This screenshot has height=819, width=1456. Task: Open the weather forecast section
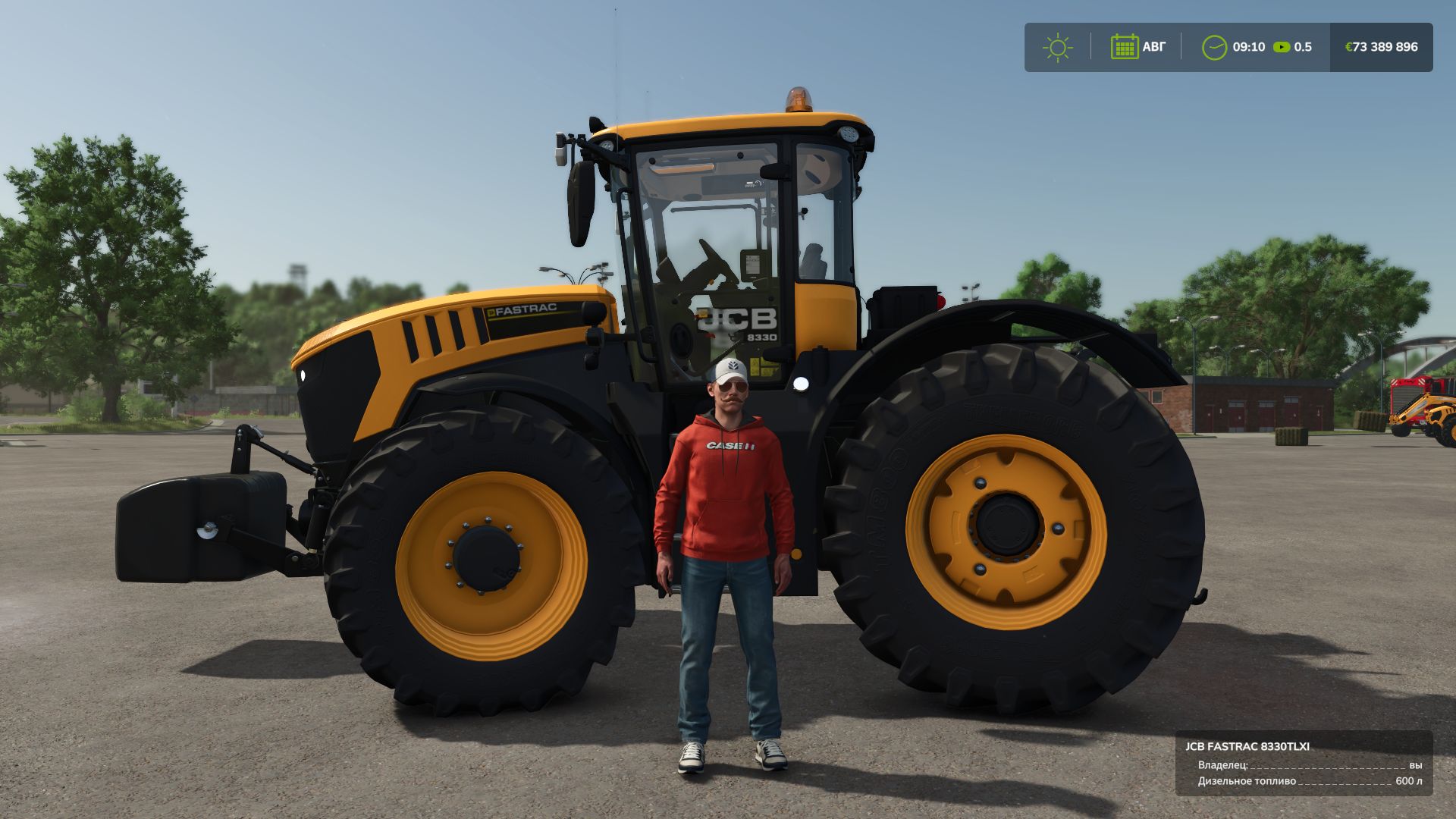click(1058, 47)
